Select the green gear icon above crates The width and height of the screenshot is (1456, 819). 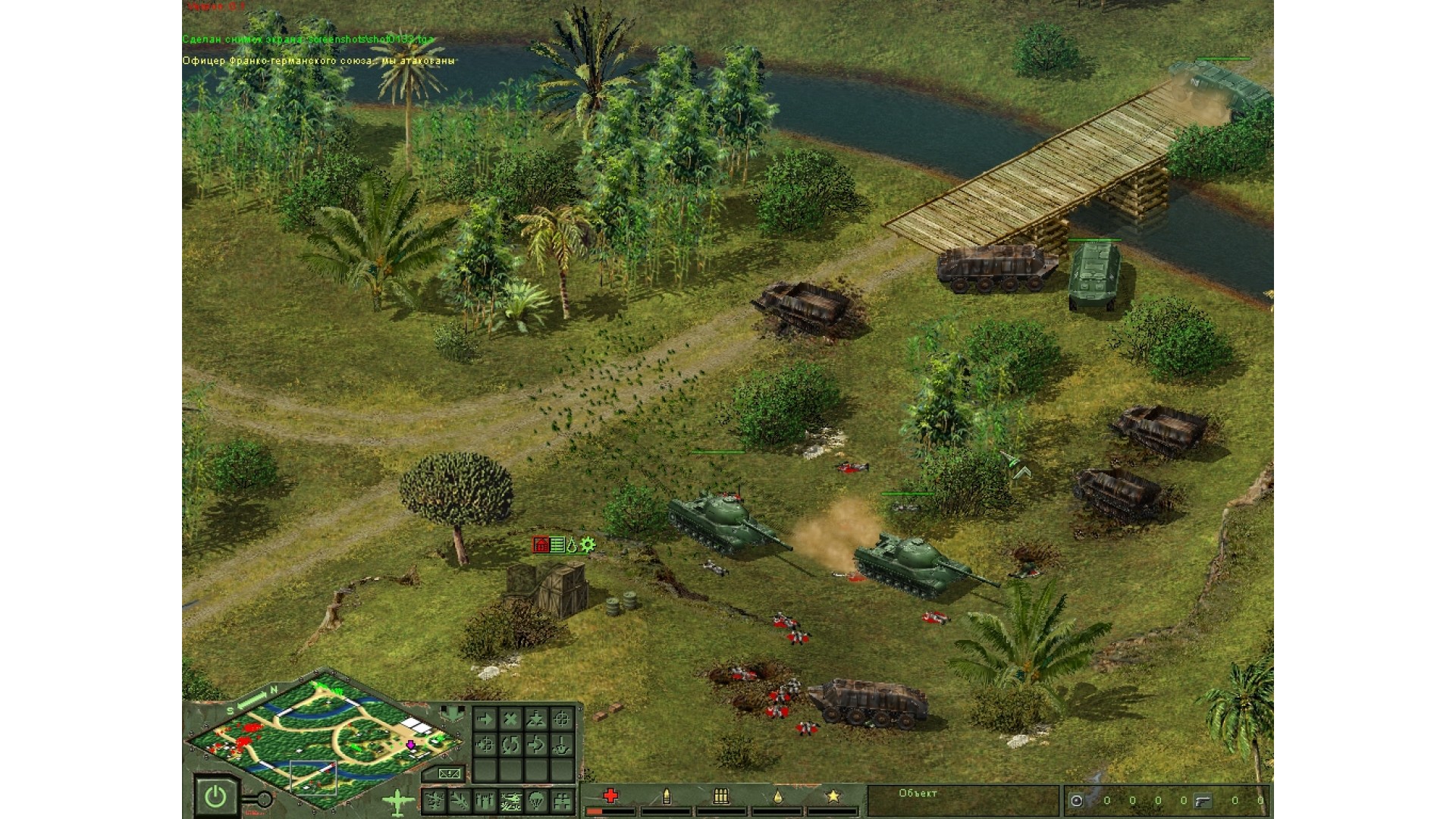(588, 544)
